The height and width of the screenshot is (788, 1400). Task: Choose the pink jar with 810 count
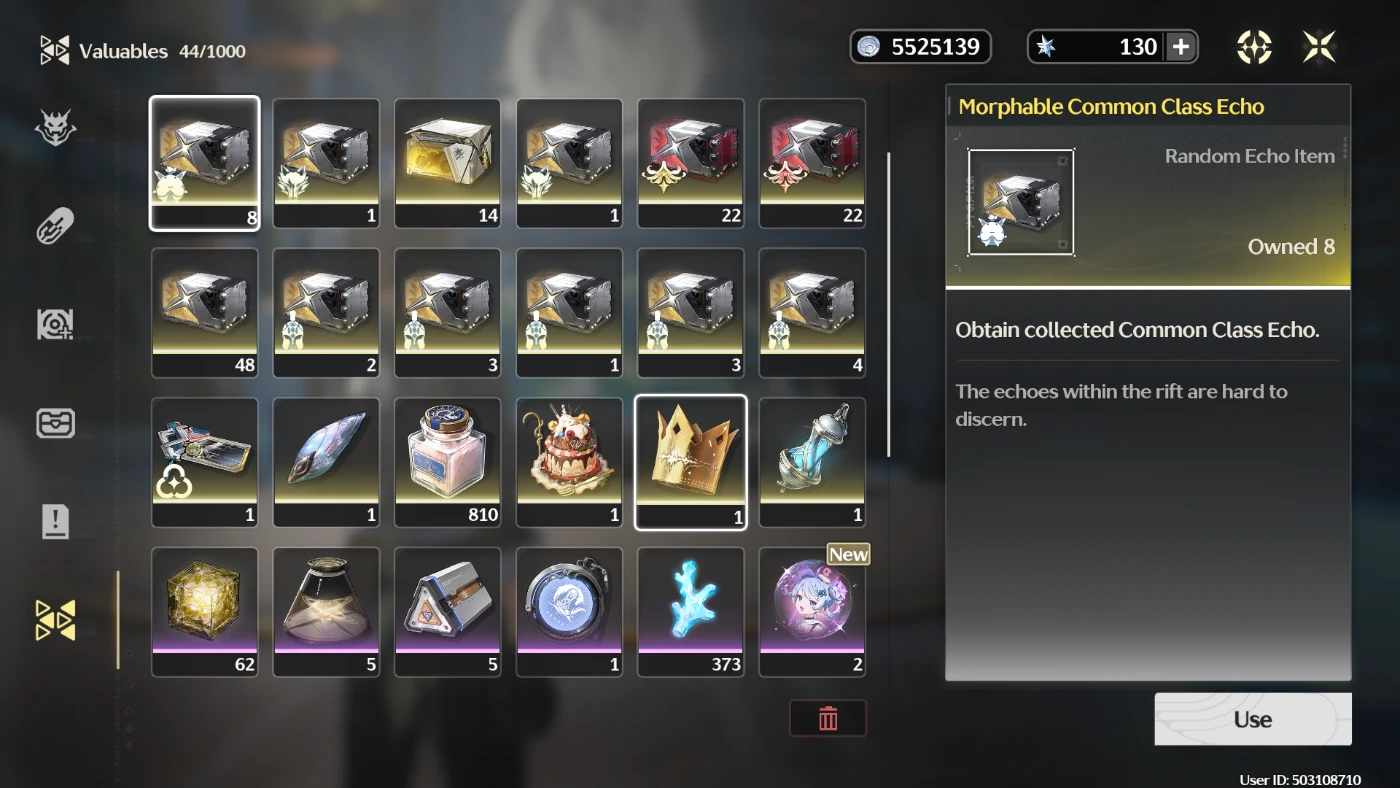tap(447, 461)
